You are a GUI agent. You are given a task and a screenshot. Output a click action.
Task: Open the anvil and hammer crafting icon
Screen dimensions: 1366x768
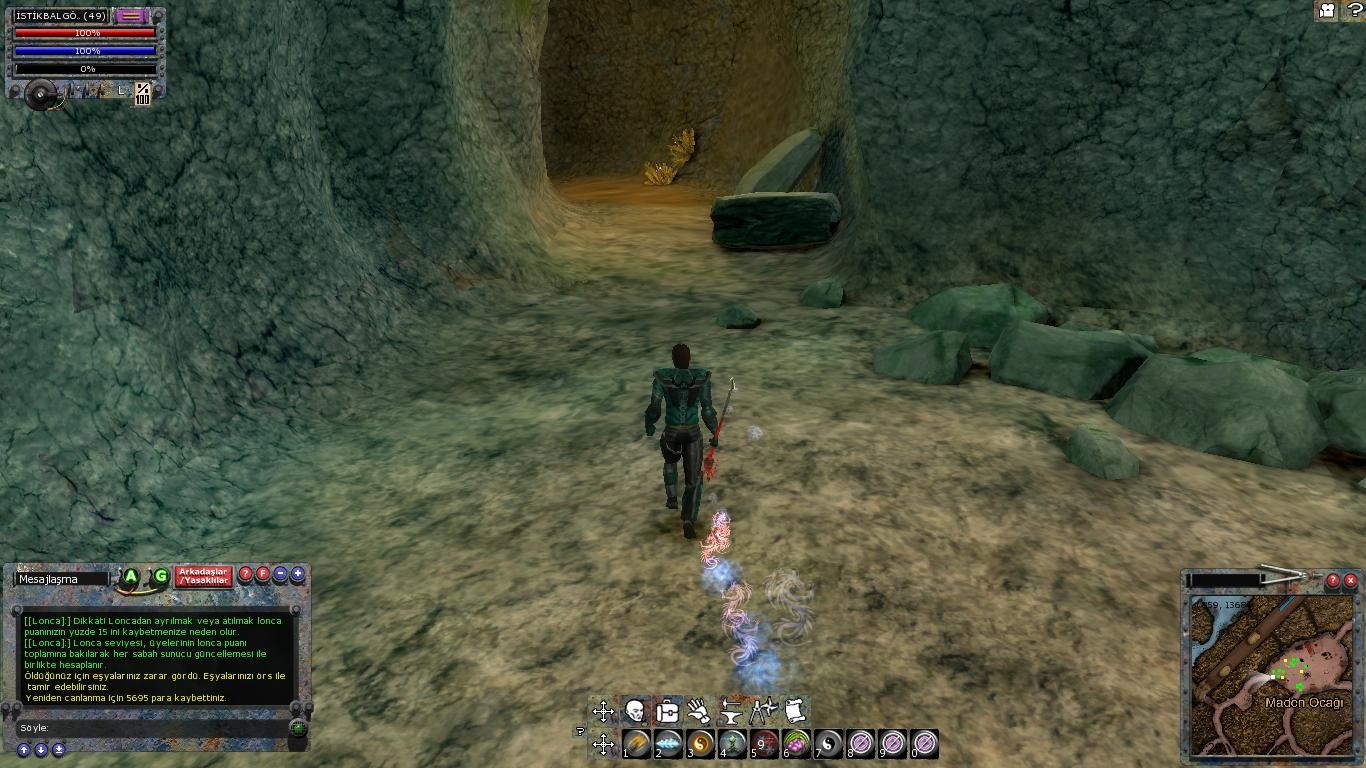pos(731,711)
